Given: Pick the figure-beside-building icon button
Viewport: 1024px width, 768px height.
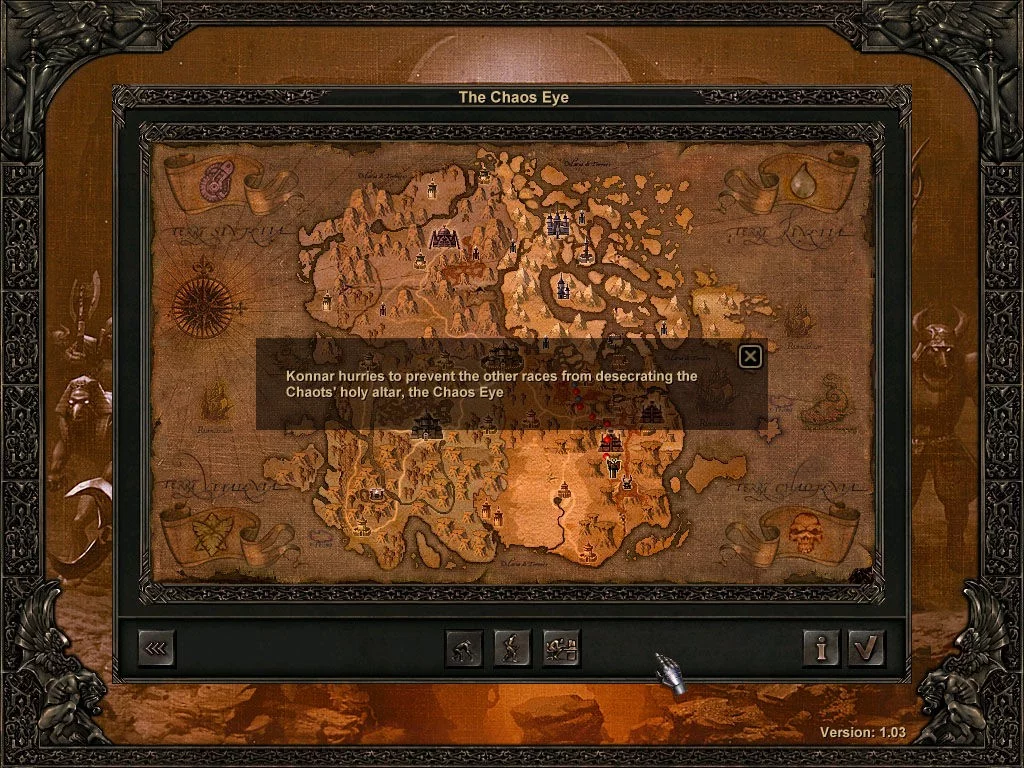Looking at the screenshot, I should pos(561,648).
